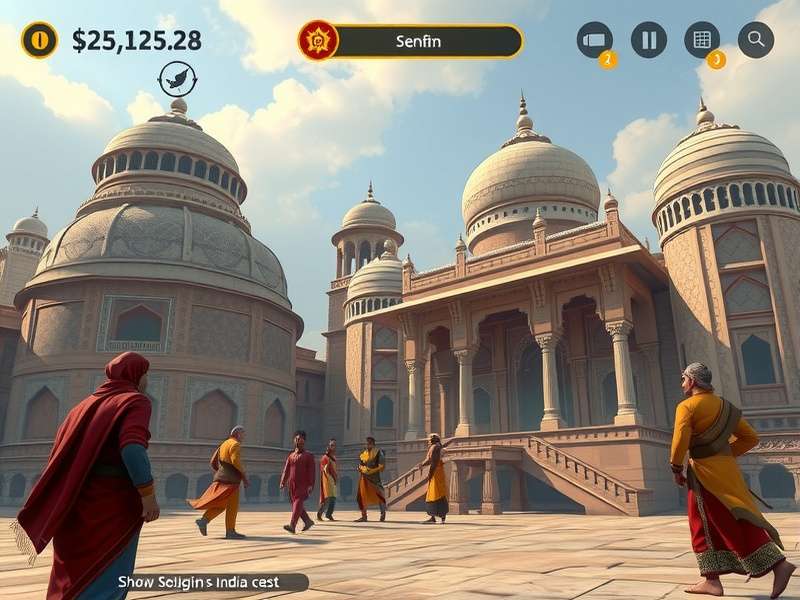The image size is (800, 600).
Task: Pause the game
Action: pyautogui.click(x=648, y=40)
